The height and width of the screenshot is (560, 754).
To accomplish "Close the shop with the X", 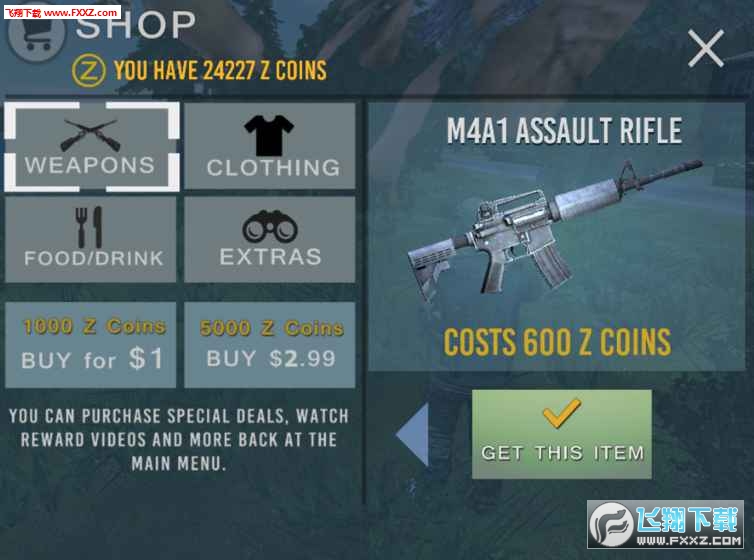I will (x=706, y=48).
